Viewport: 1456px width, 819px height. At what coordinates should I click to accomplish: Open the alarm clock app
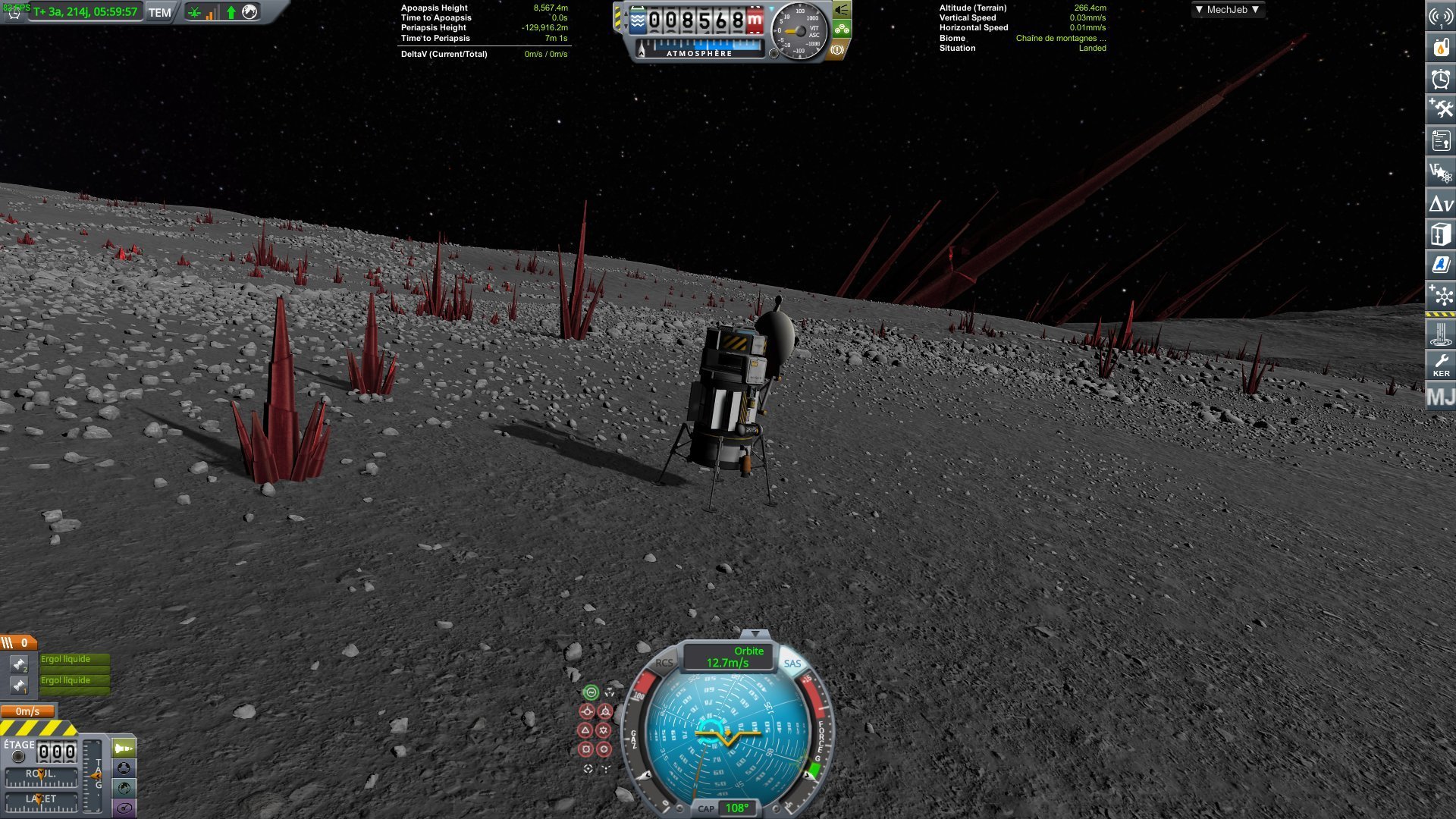[1440, 79]
